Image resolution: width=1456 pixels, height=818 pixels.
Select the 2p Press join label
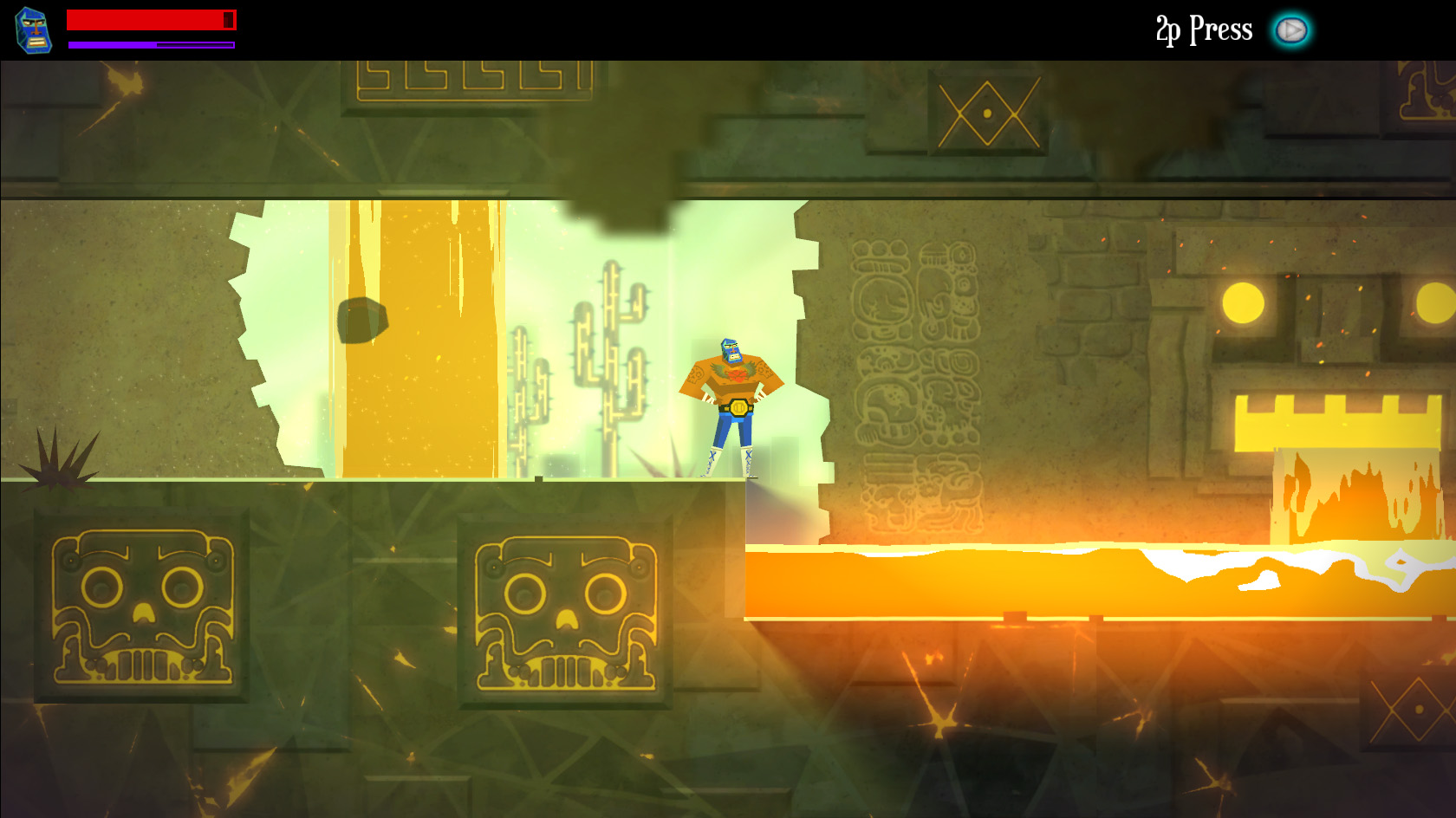pos(1203,29)
